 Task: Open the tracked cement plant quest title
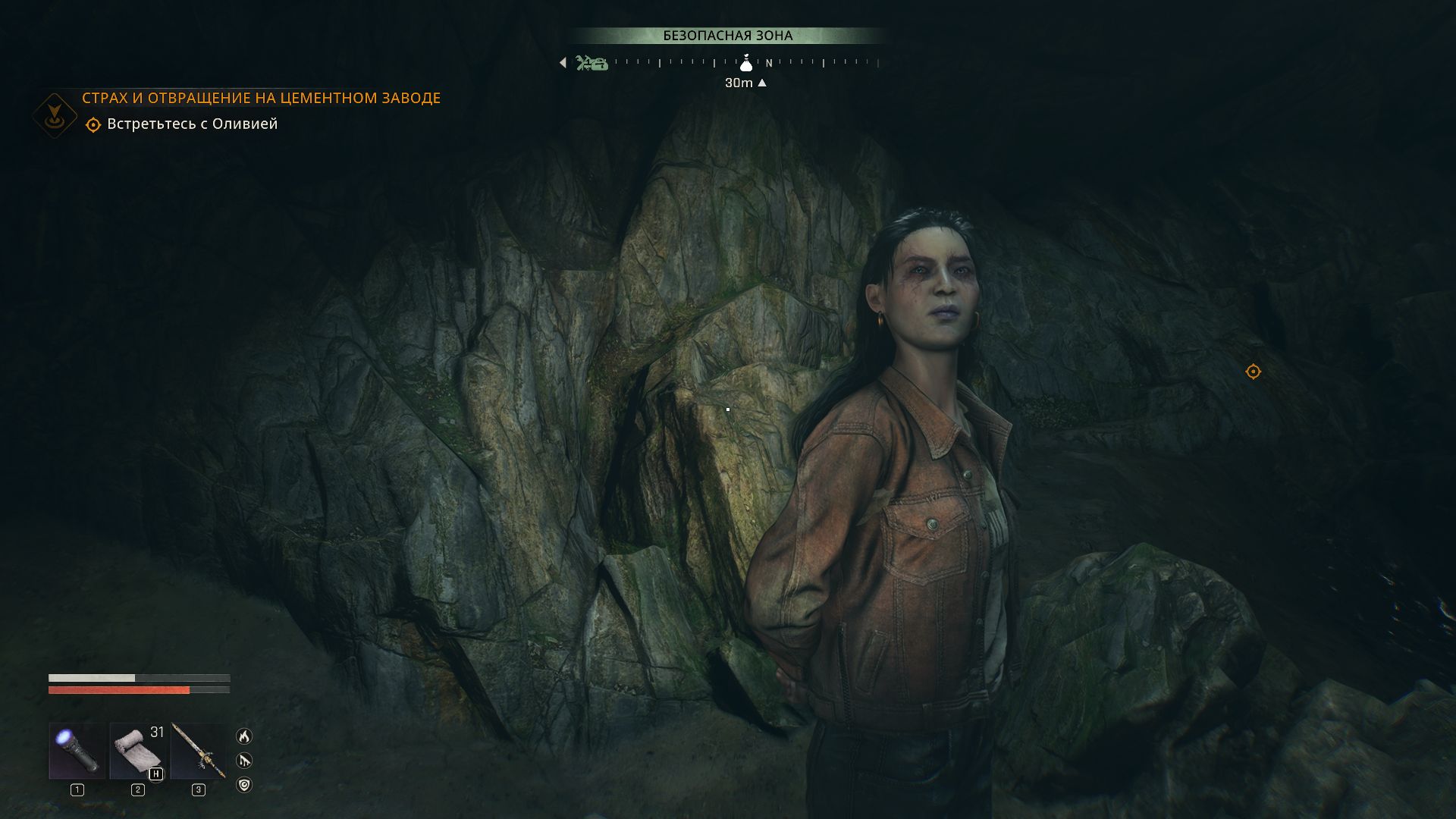[261, 98]
